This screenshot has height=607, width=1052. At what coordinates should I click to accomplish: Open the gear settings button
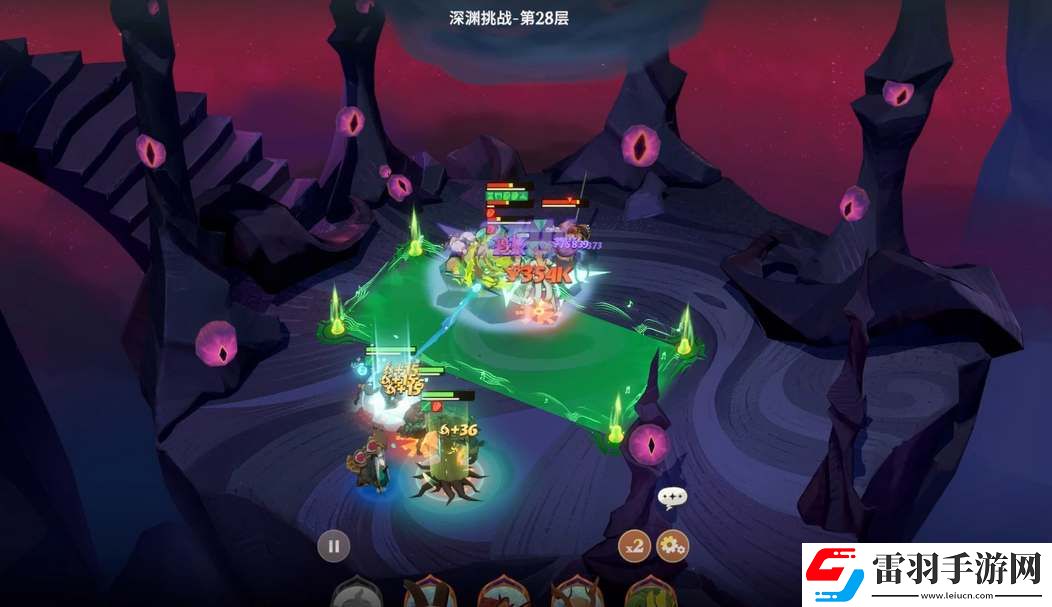click(x=673, y=546)
